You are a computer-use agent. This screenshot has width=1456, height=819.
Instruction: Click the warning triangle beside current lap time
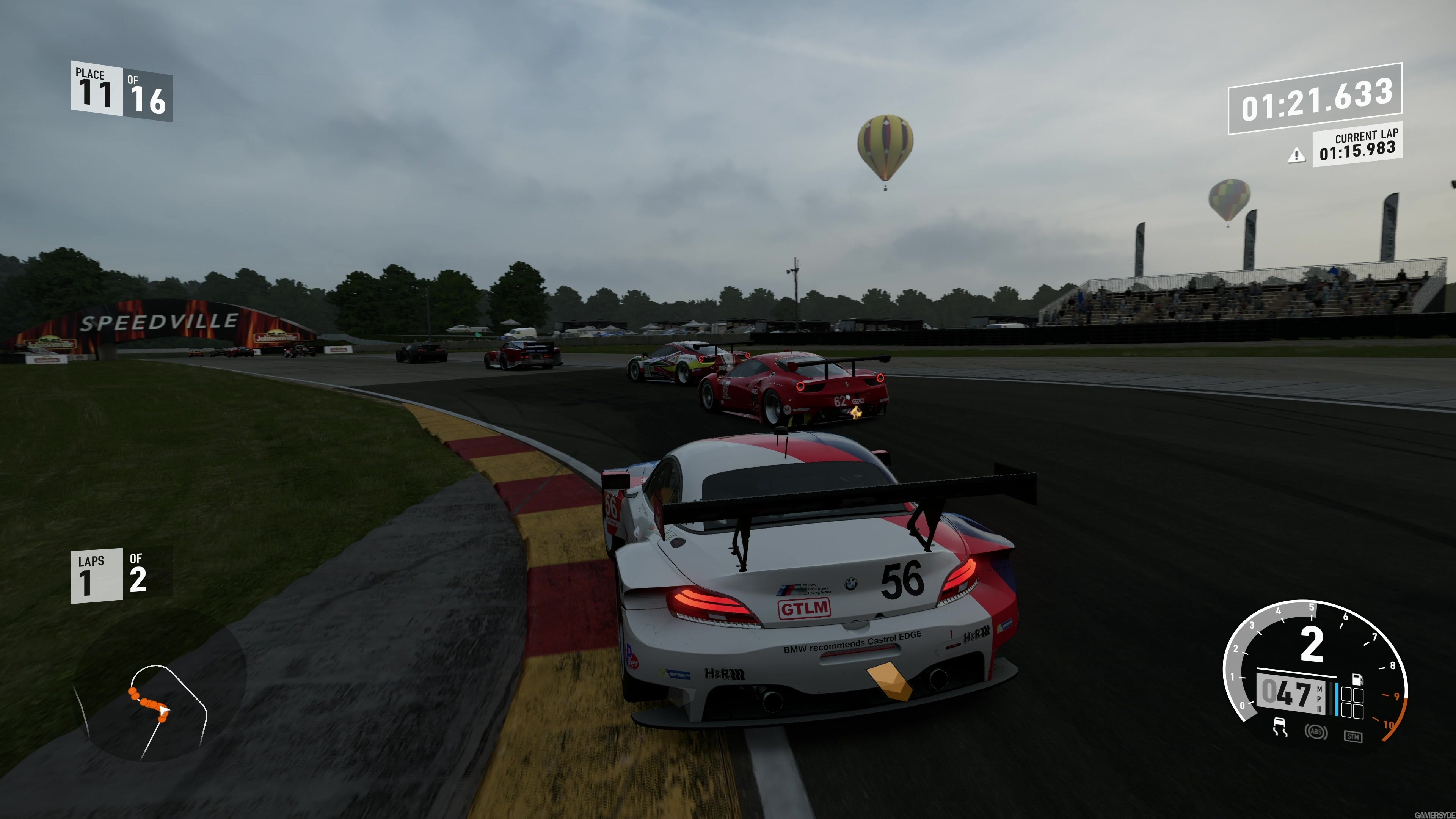1297,156
